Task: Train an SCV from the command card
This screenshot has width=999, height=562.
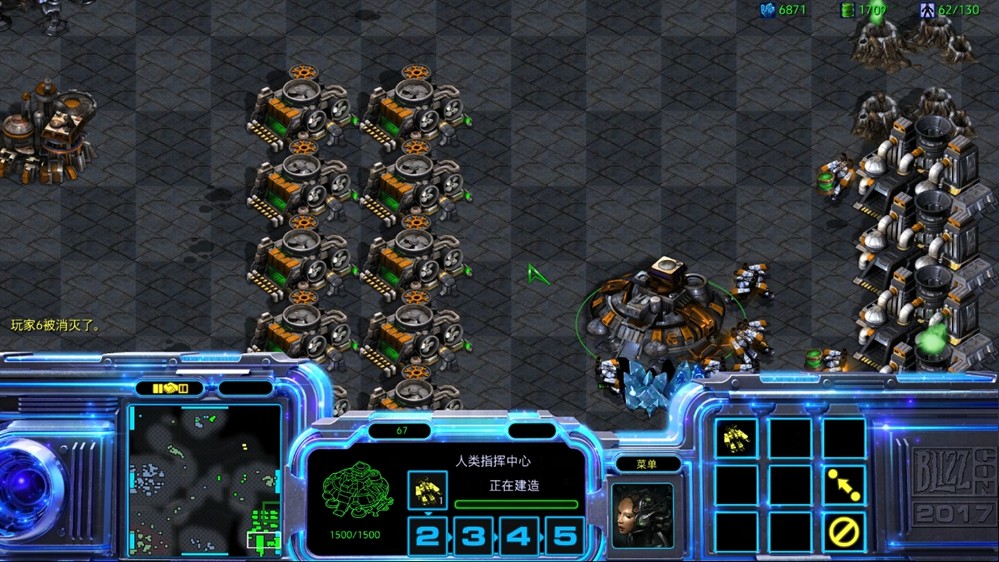Action: [736, 438]
